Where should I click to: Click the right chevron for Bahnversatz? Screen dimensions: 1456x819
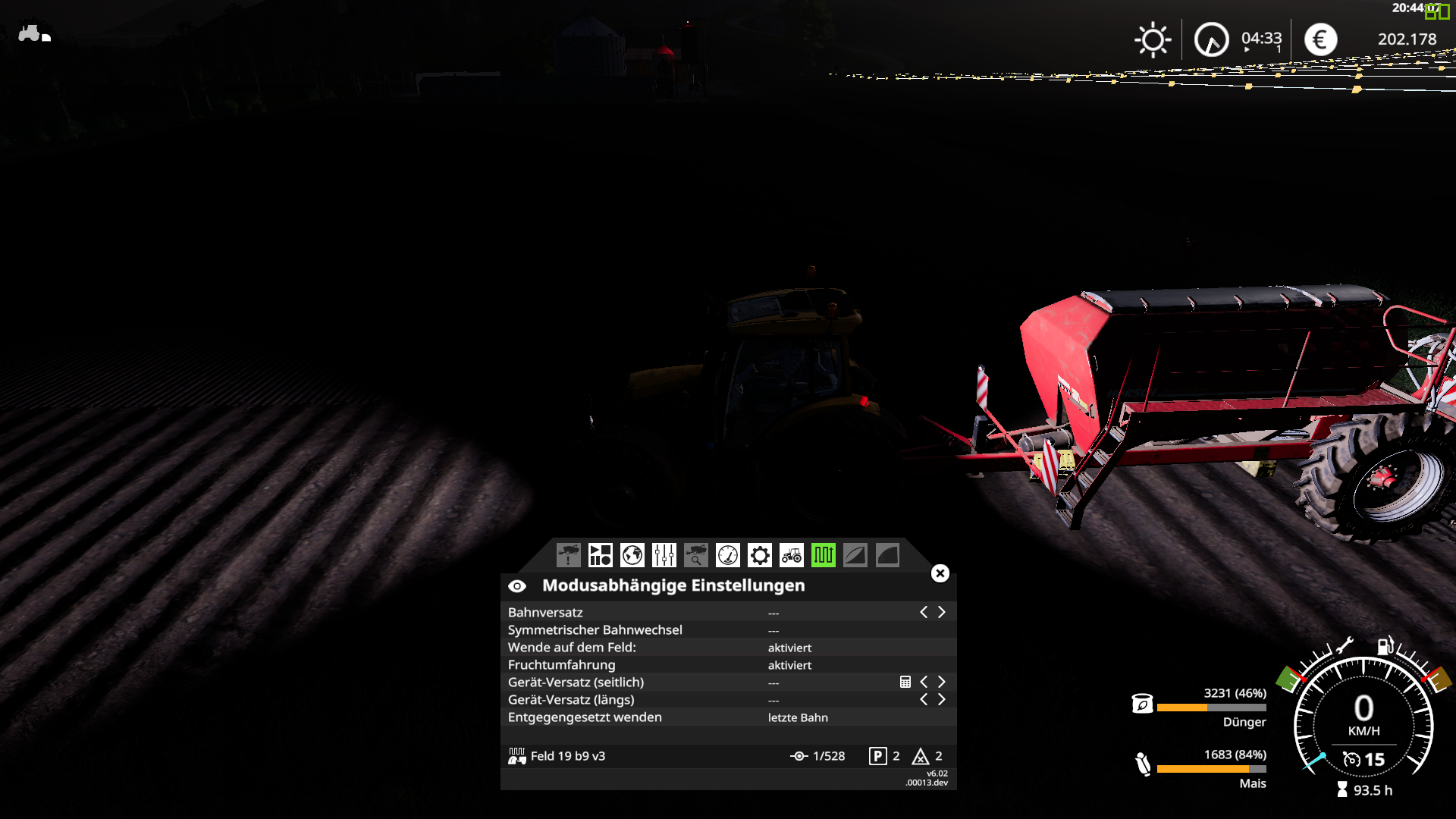click(x=942, y=611)
